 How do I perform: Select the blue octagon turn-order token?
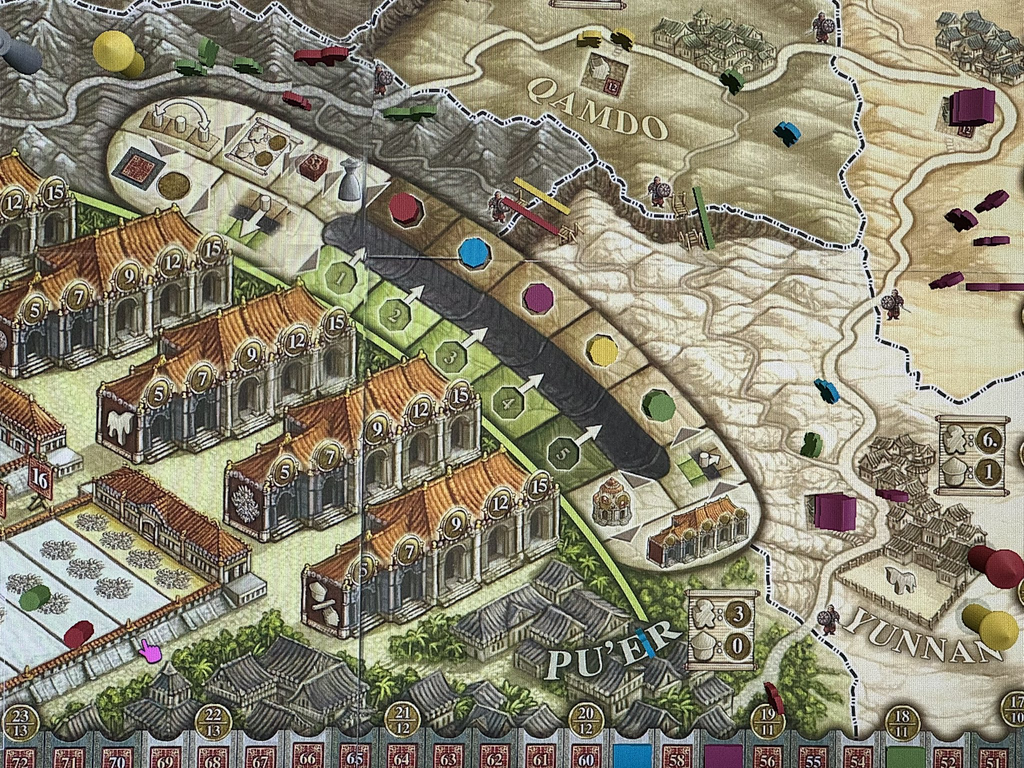[472, 252]
